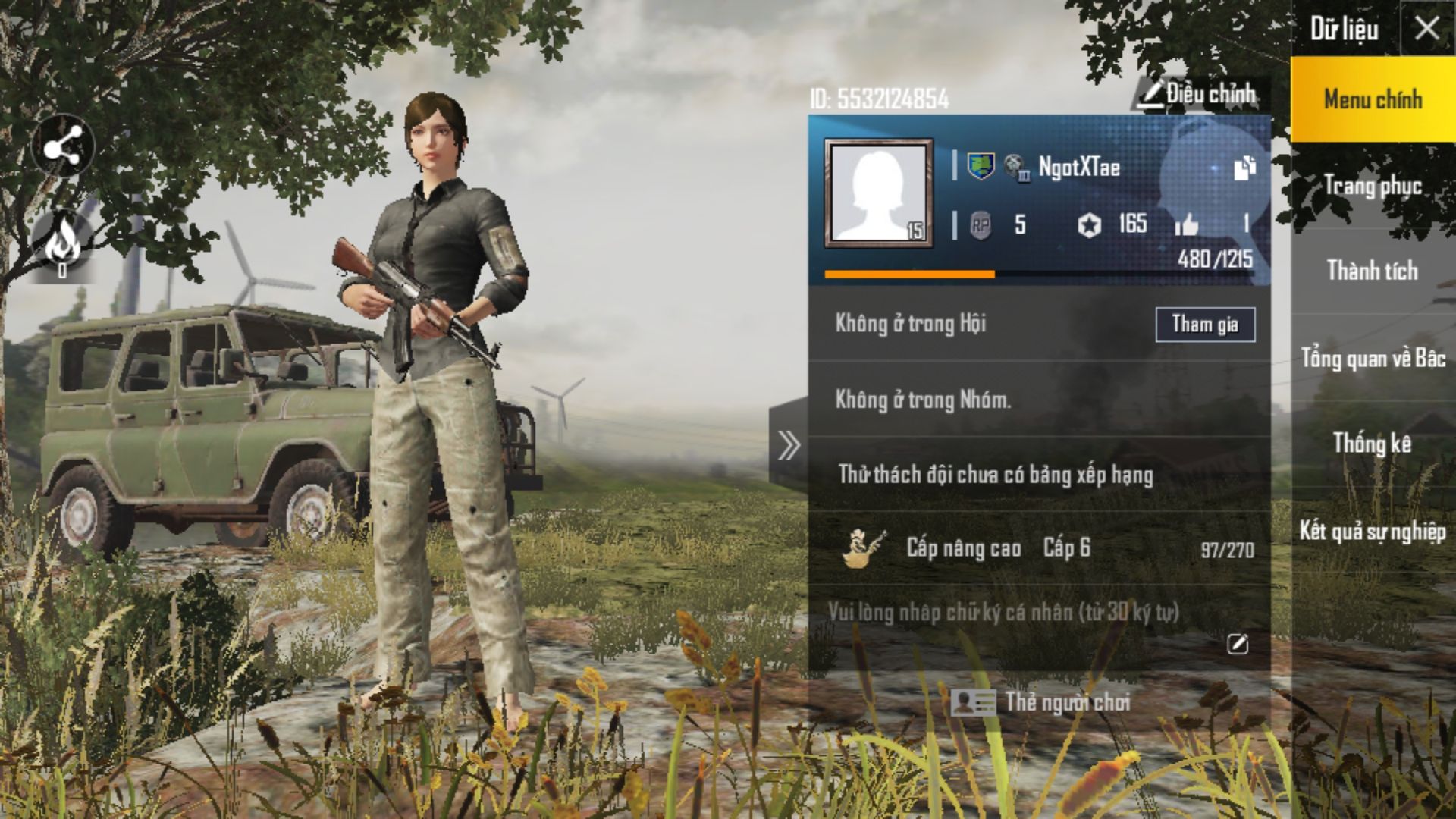The image size is (1456, 819).
Task: Open Thẻ người chơi player card
Action: click(x=1040, y=702)
